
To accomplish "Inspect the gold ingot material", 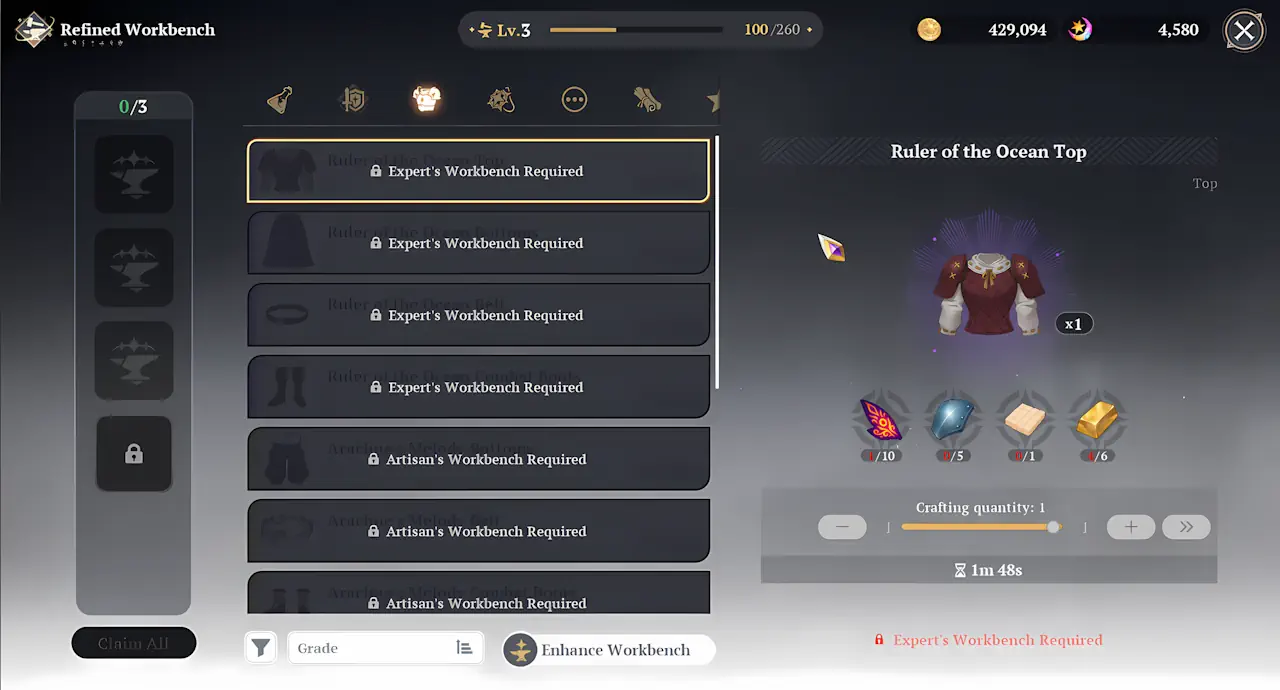I will (1098, 421).
